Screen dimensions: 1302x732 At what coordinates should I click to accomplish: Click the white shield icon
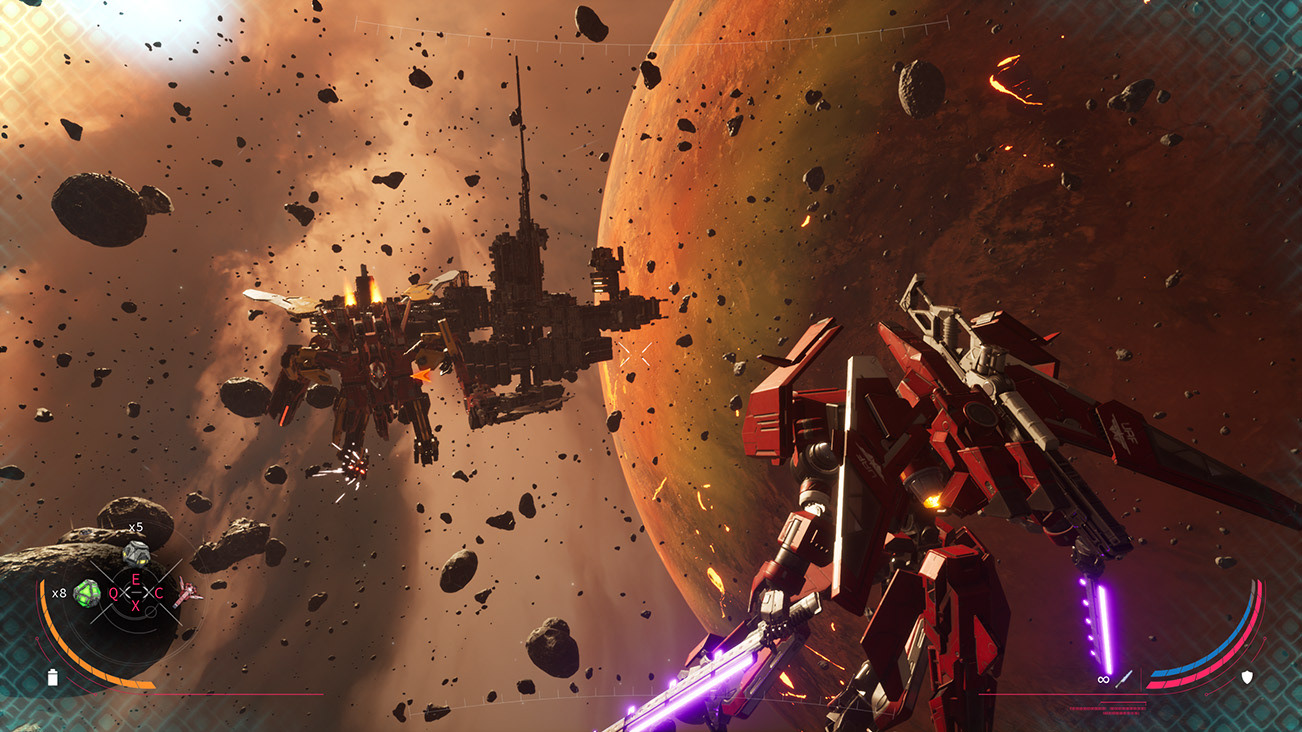pyautogui.click(x=1247, y=677)
